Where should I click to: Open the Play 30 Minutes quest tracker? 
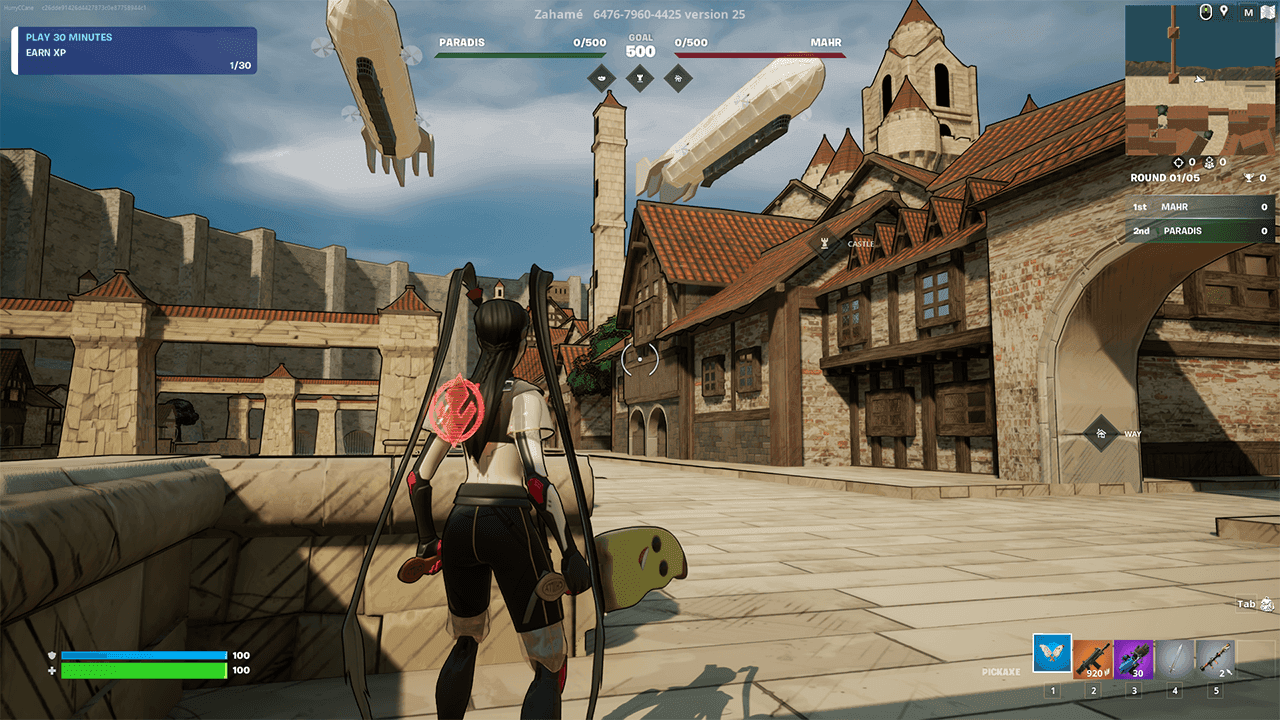click(134, 51)
